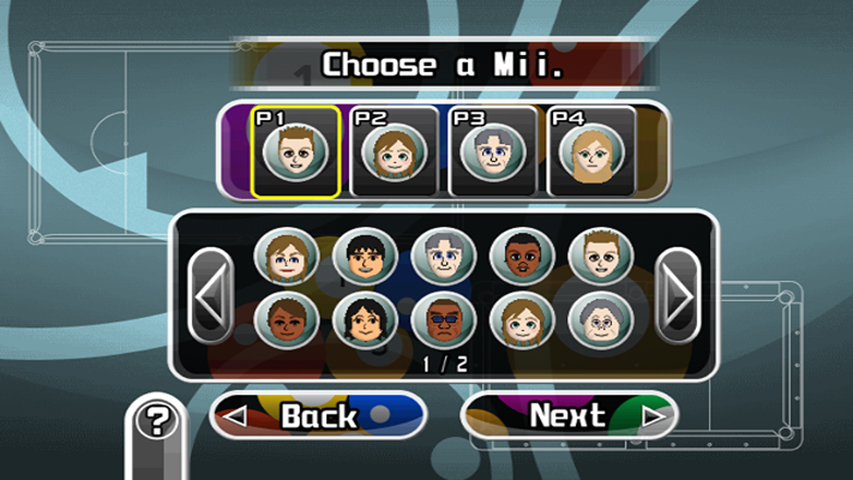
Task: Select the dark-skinned Mii with black flat-top hair
Action: click(522, 258)
